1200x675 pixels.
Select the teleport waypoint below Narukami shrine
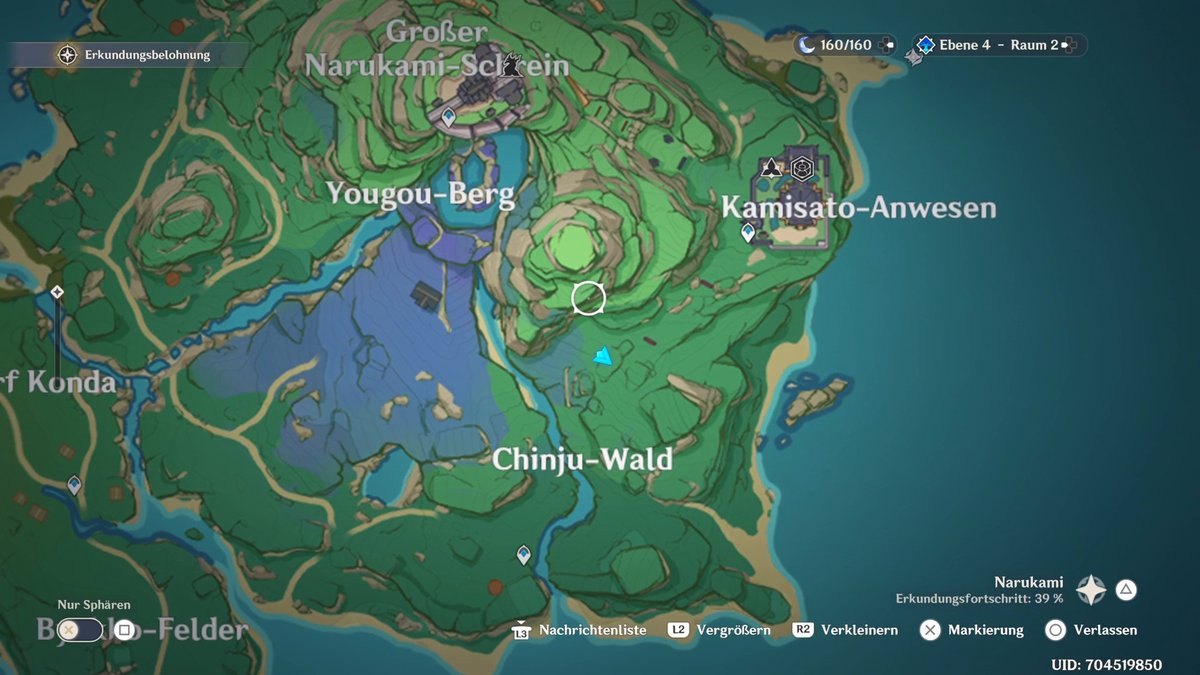[x=449, y=118]
